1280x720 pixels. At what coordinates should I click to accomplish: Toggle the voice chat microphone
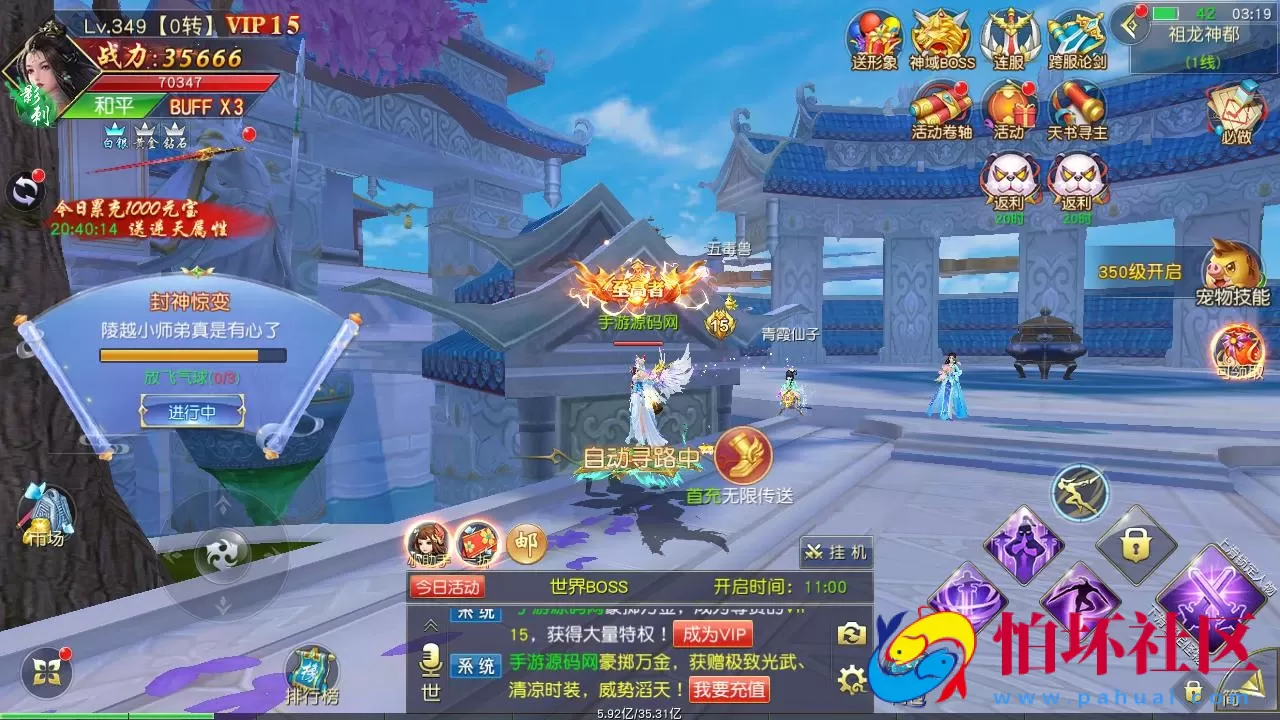[429, 660]
